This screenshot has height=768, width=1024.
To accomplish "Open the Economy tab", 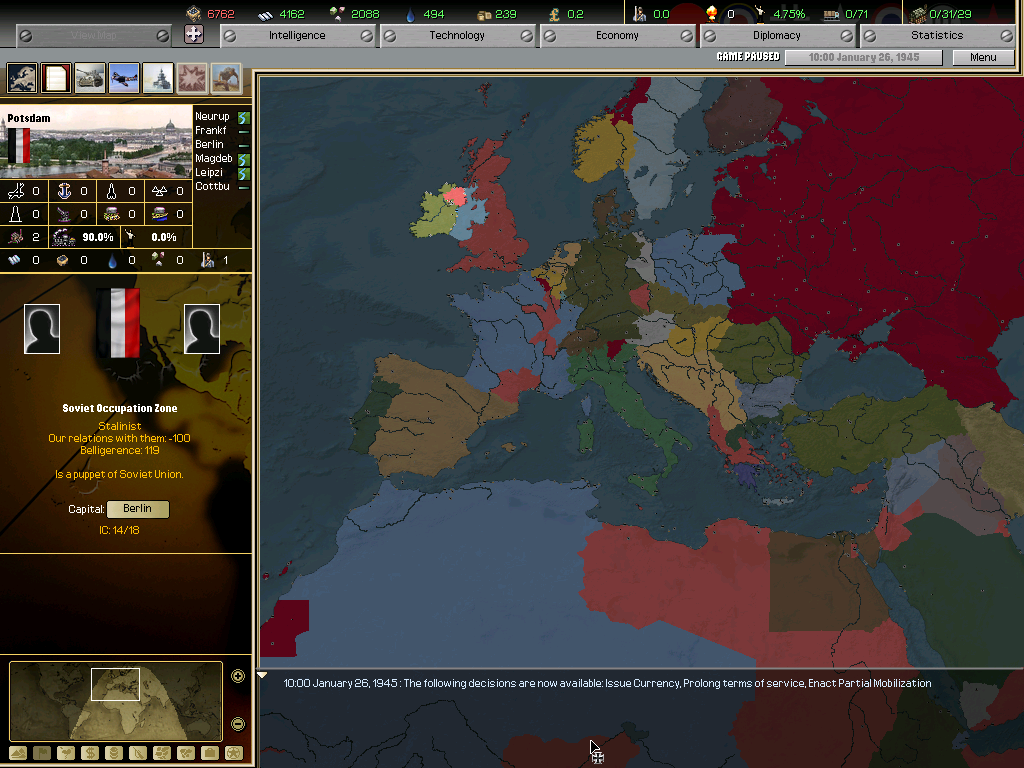I will point(617,35).
